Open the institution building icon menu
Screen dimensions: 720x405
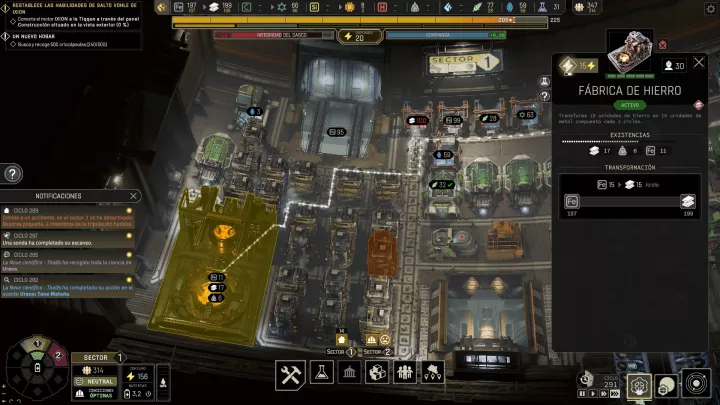point(349,374)
